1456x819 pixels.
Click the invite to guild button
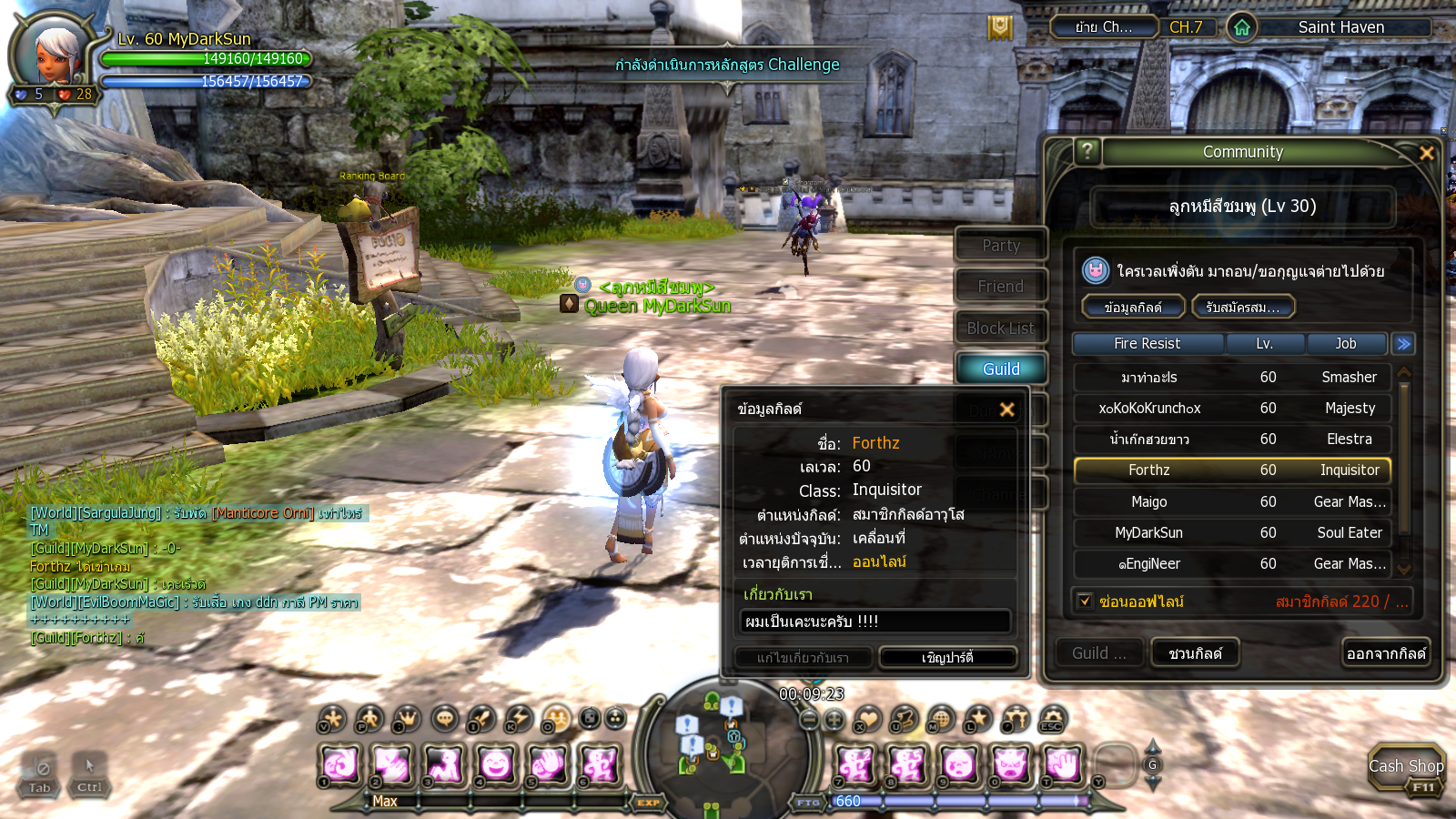point(1195,653)
